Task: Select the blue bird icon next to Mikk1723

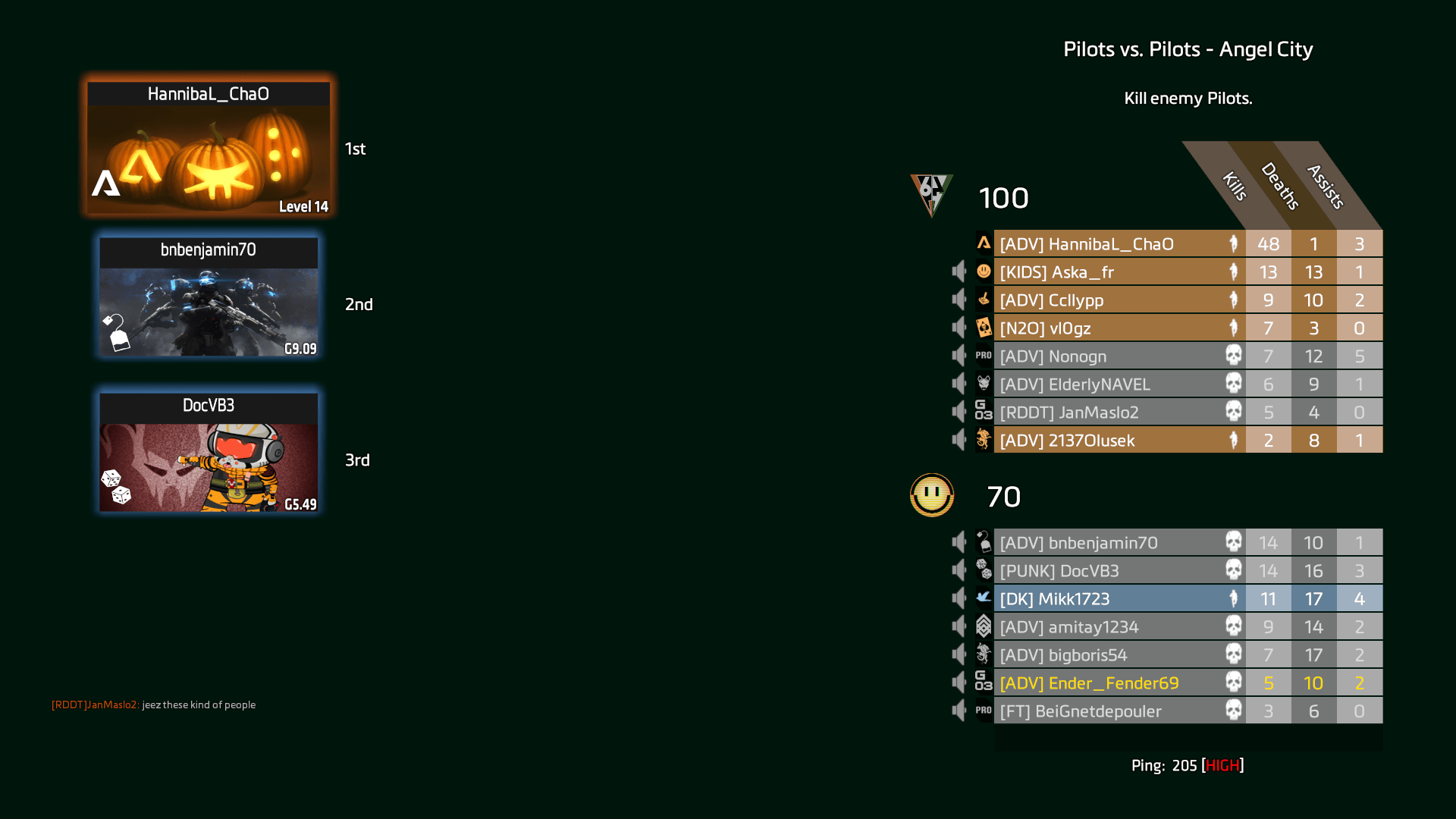Action: point(984,598)
